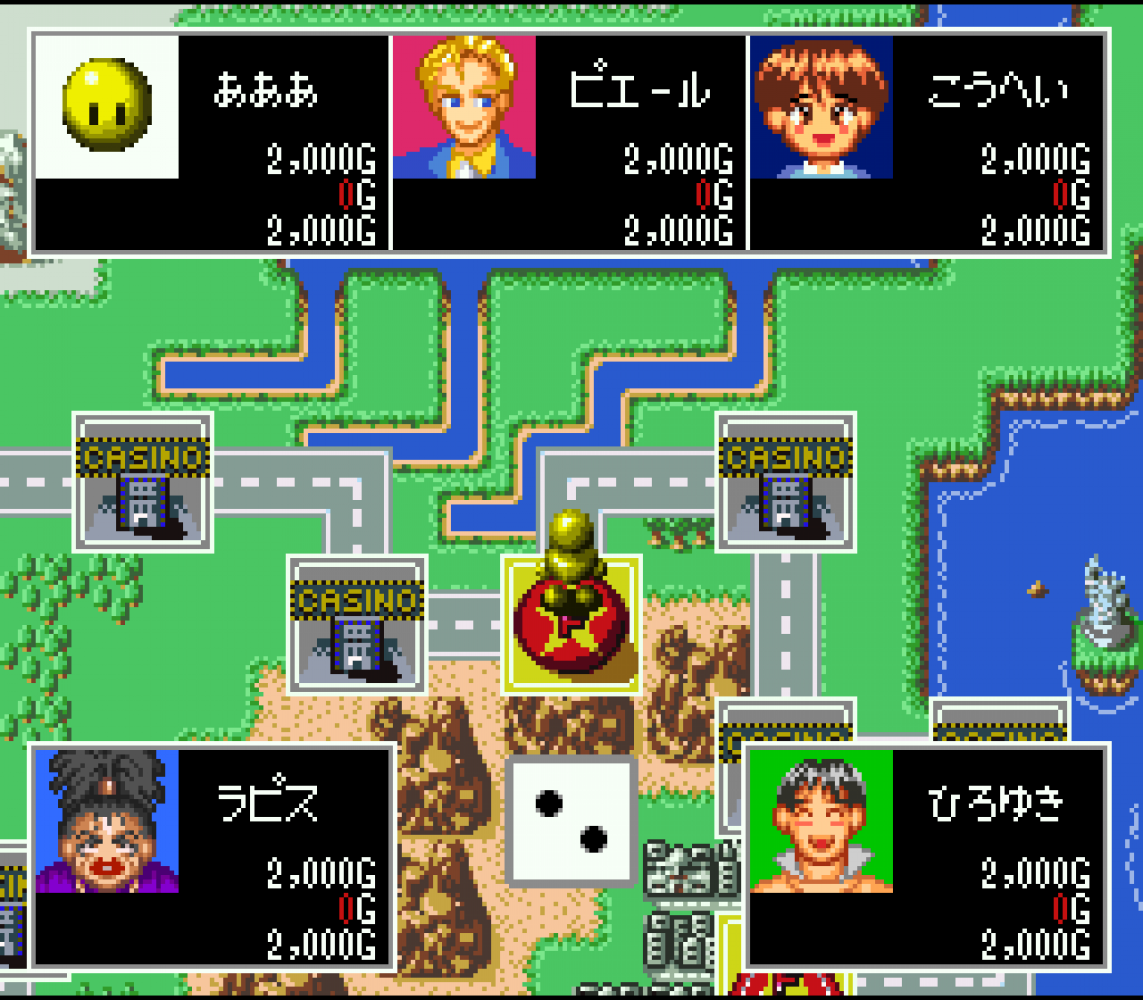This screenshot has width=1143, height=1000.
Task: Select Pierre's (ピエール) player panel
Action: 567,142
